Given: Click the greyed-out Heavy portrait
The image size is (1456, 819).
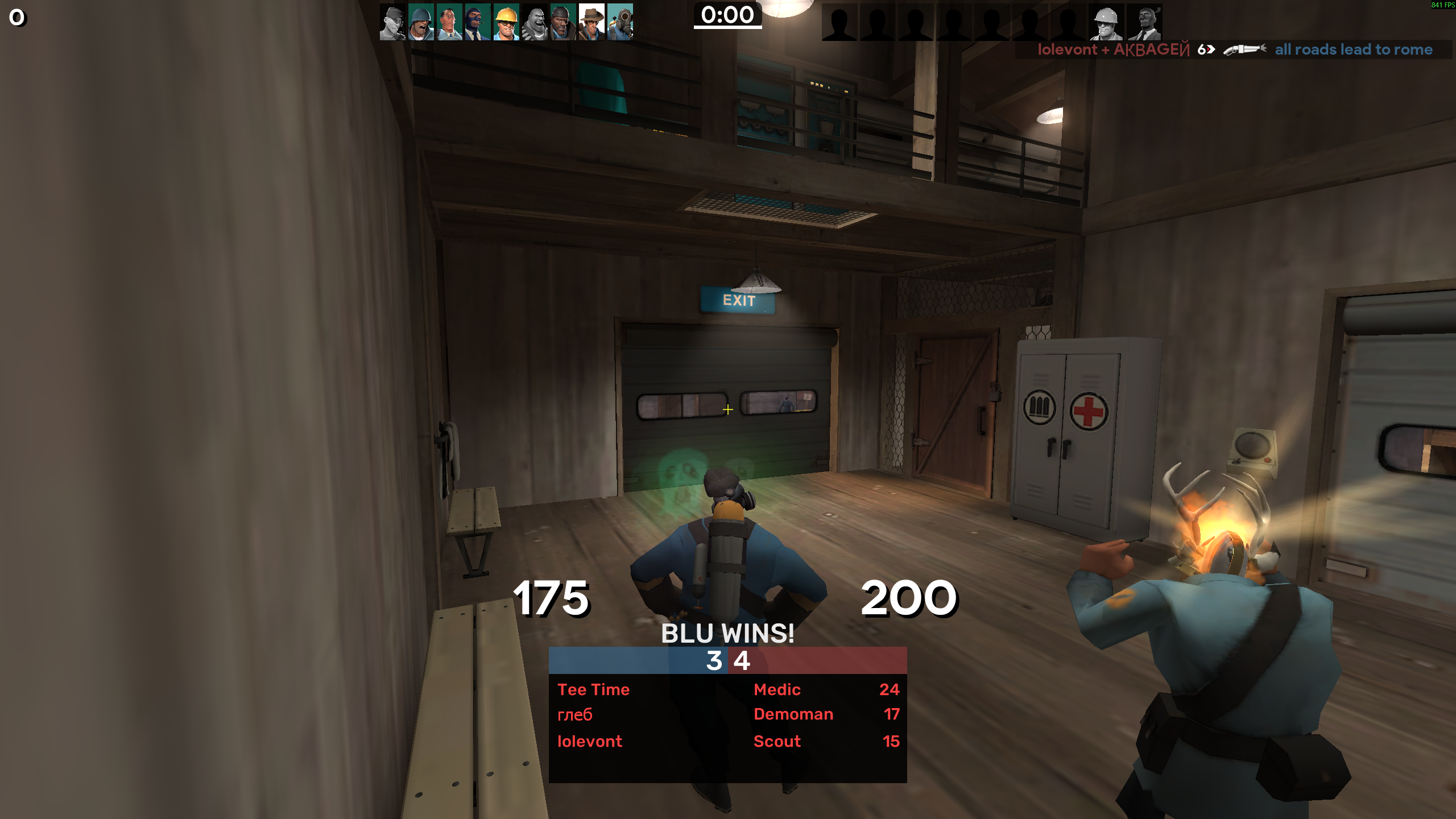Looking at the screenshot, I should tap(535, 23).
